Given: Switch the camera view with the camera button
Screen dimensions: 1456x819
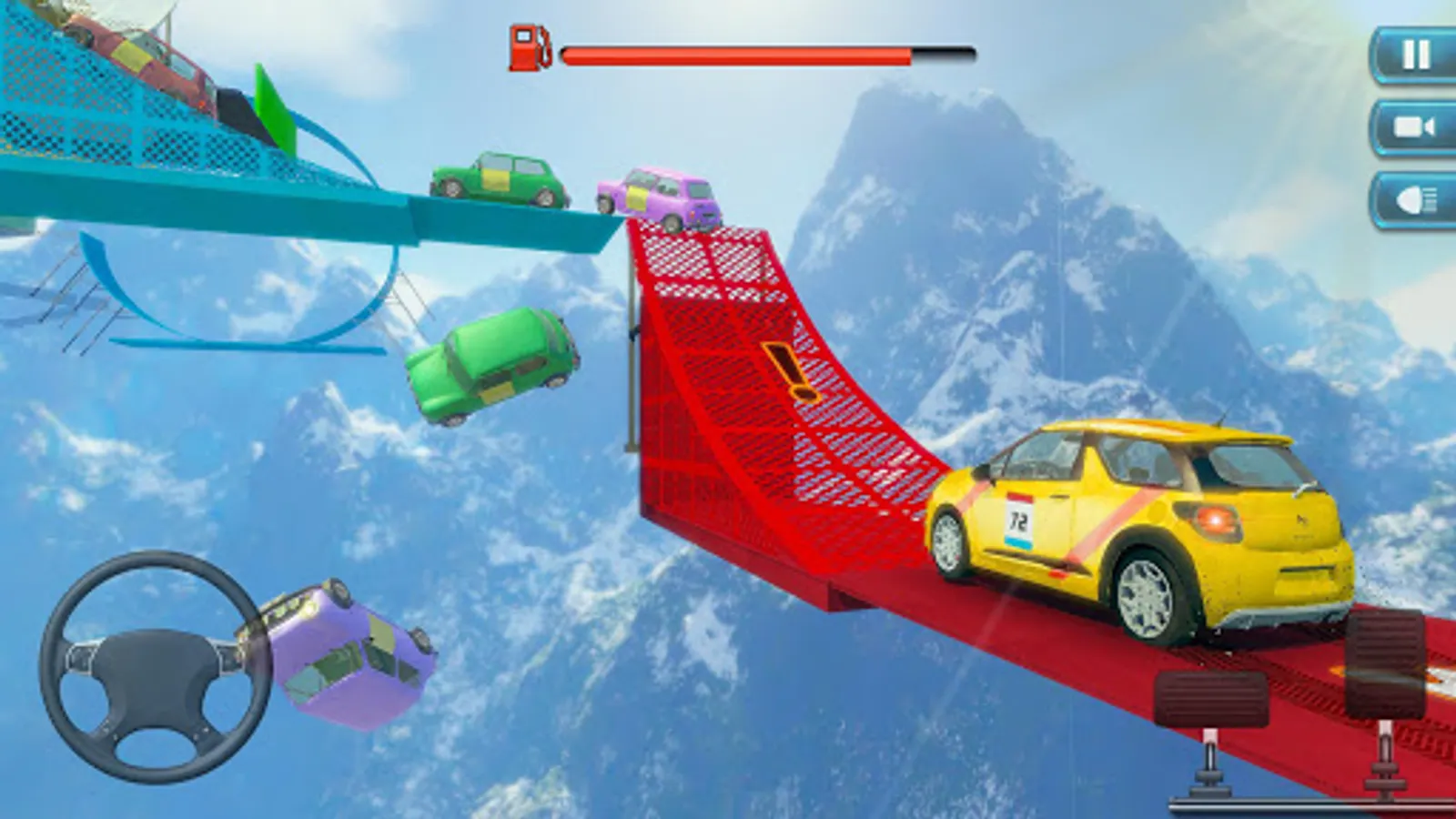Looking at the screenshot, I should pyautogui.click(x=1415, y=127).
